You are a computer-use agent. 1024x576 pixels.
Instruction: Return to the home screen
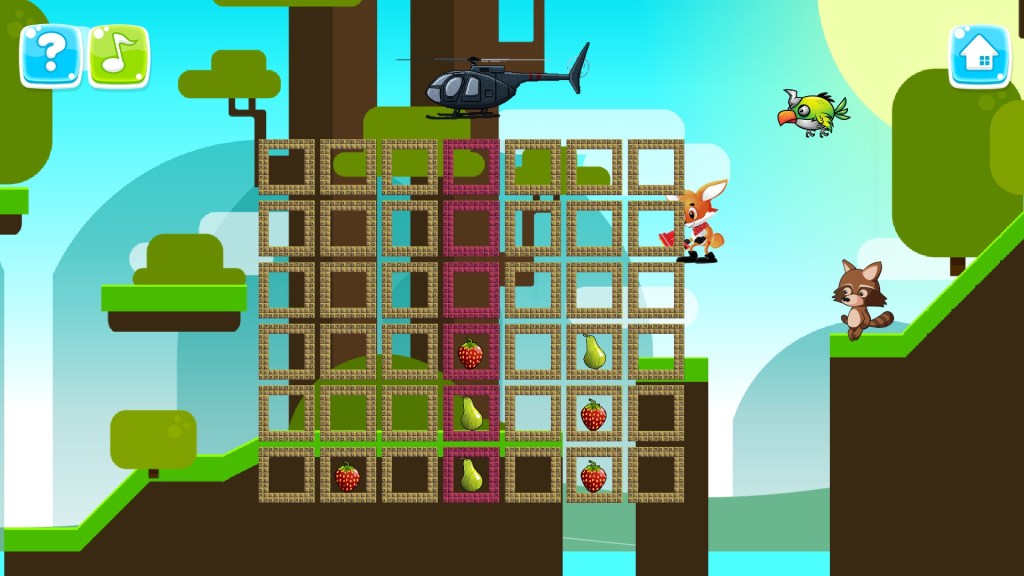click(979, 55)
